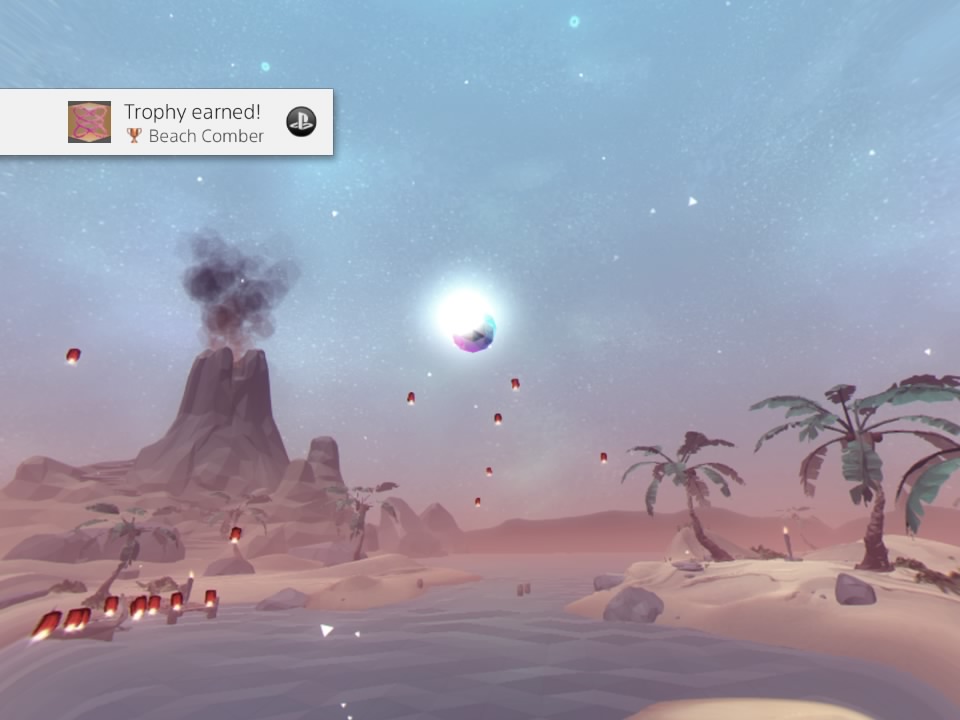Open the Beach Comber trophy notification
Viewport: 960px width, 720px height.
194,123
